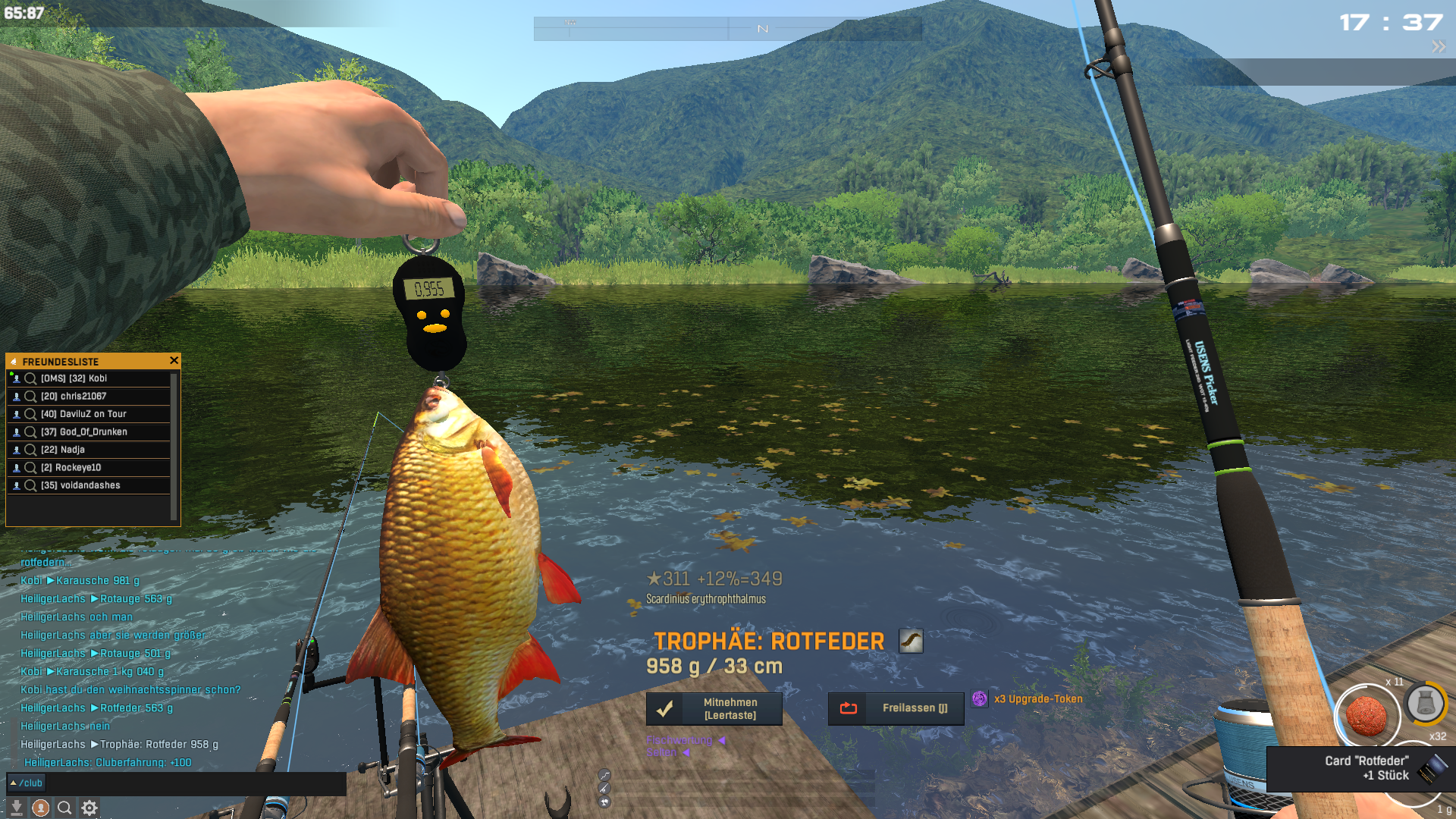
Task: Select Kobi in the friends list
Action: (x=74, y=378)
